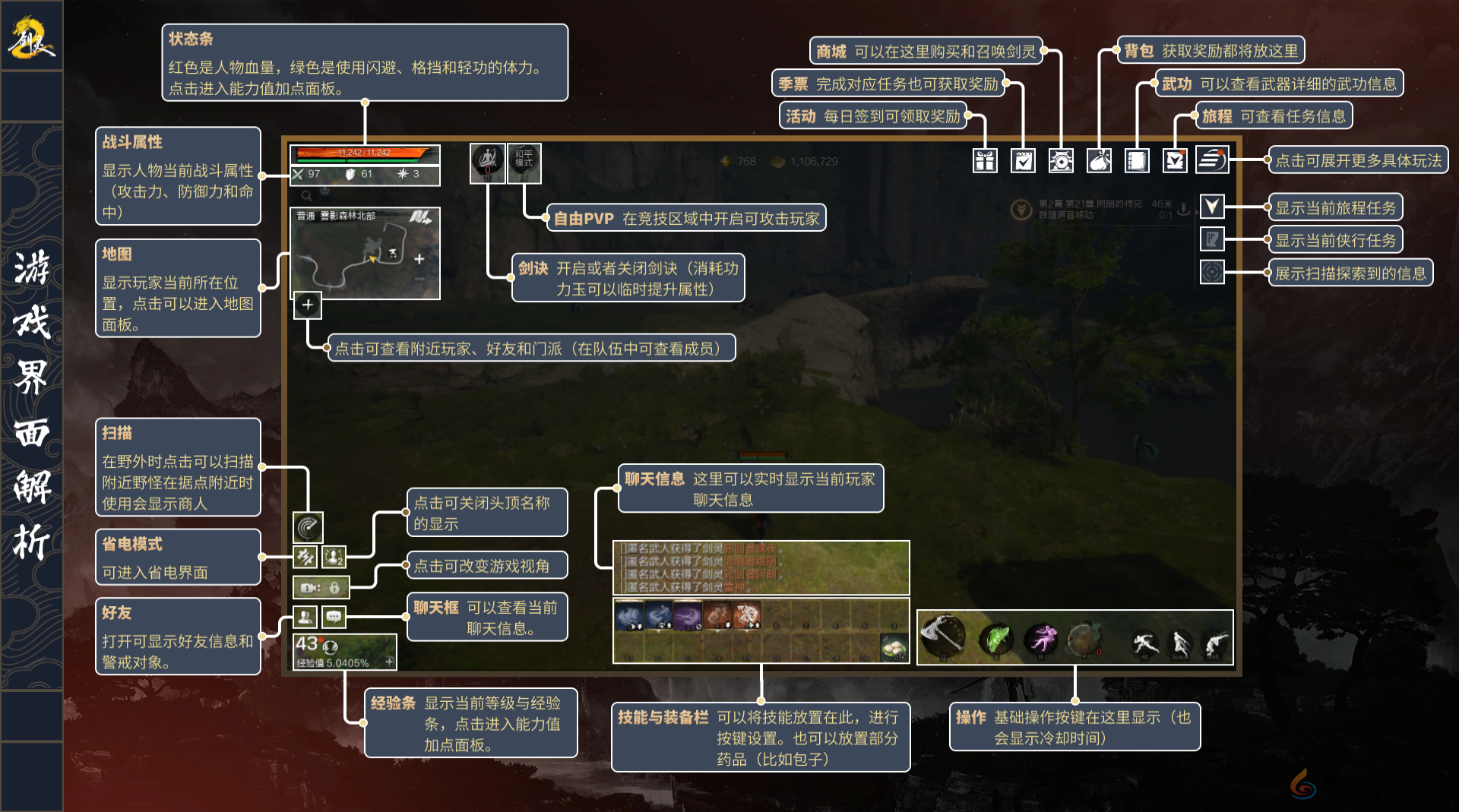Enter power saving mode
This screenshot has width=1459, height=812.
[305, 558]
